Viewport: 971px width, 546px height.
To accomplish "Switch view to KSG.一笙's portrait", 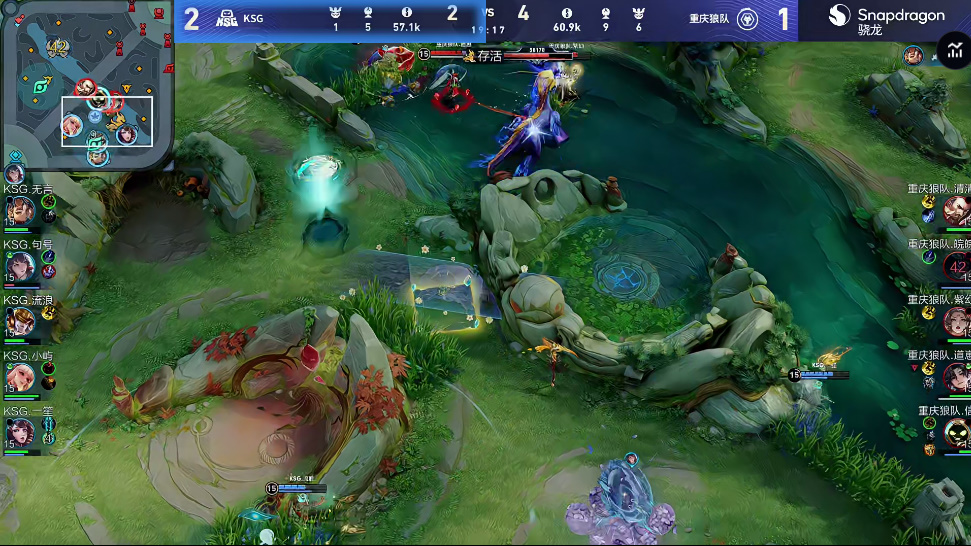I will [x=21, y=433].
